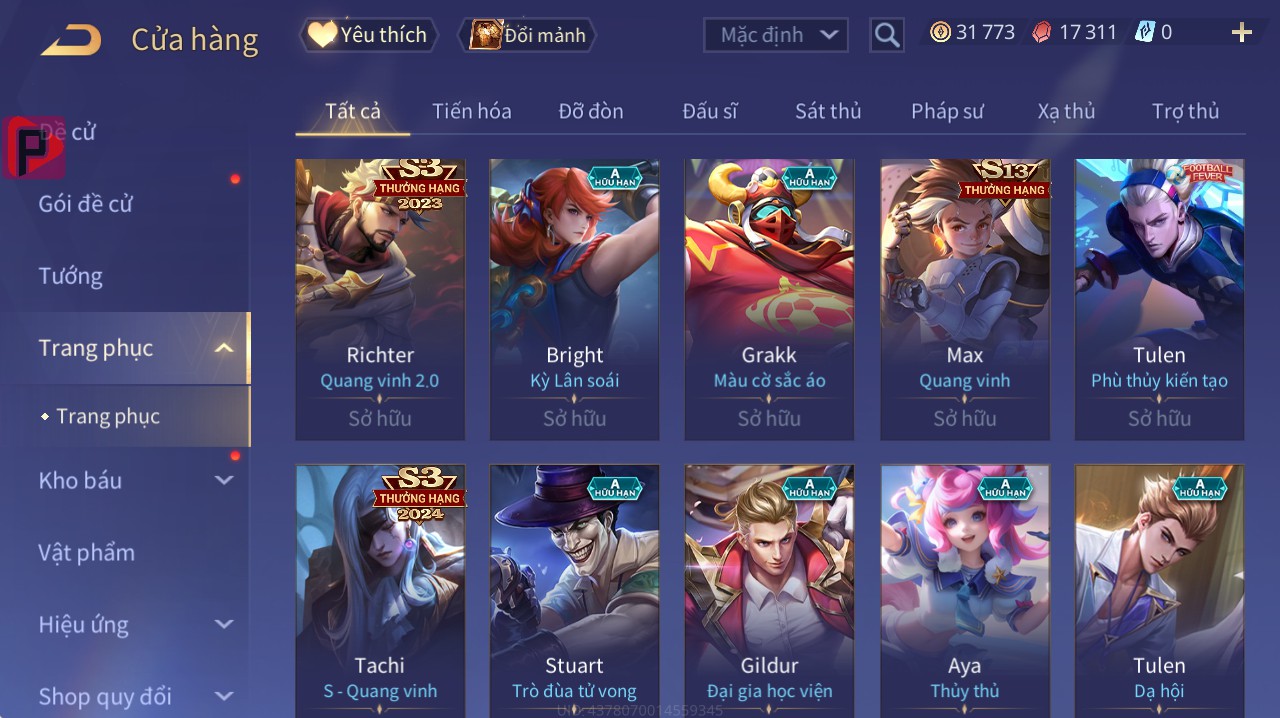Open the Trợ thủ tab

[1185, 111]
